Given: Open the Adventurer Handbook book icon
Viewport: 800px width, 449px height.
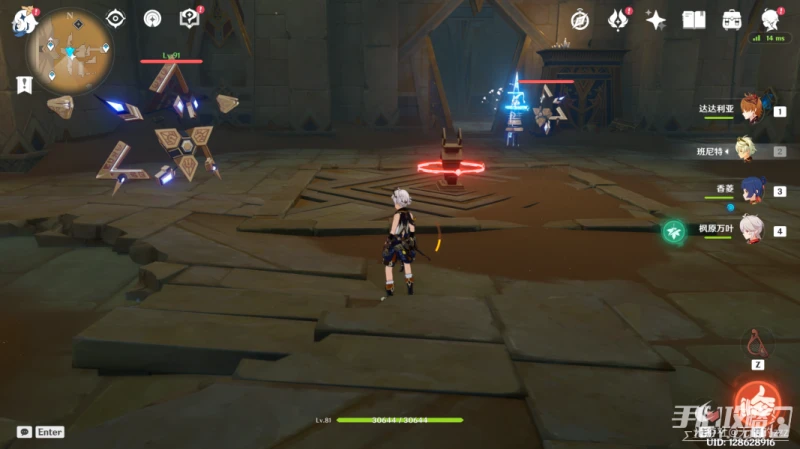Looking at the screenshot, I should [694, 19].
